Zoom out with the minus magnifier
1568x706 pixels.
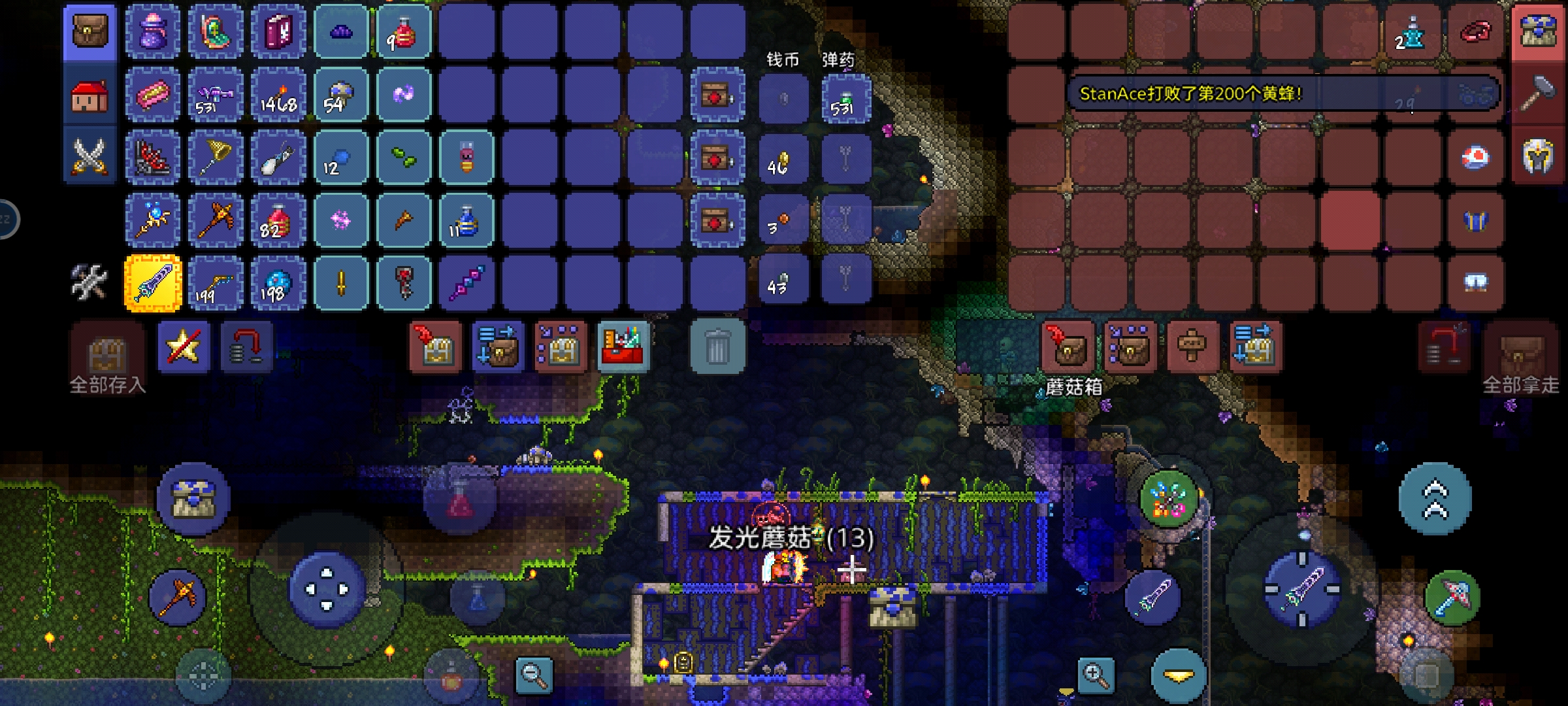[x=534, y=675]
